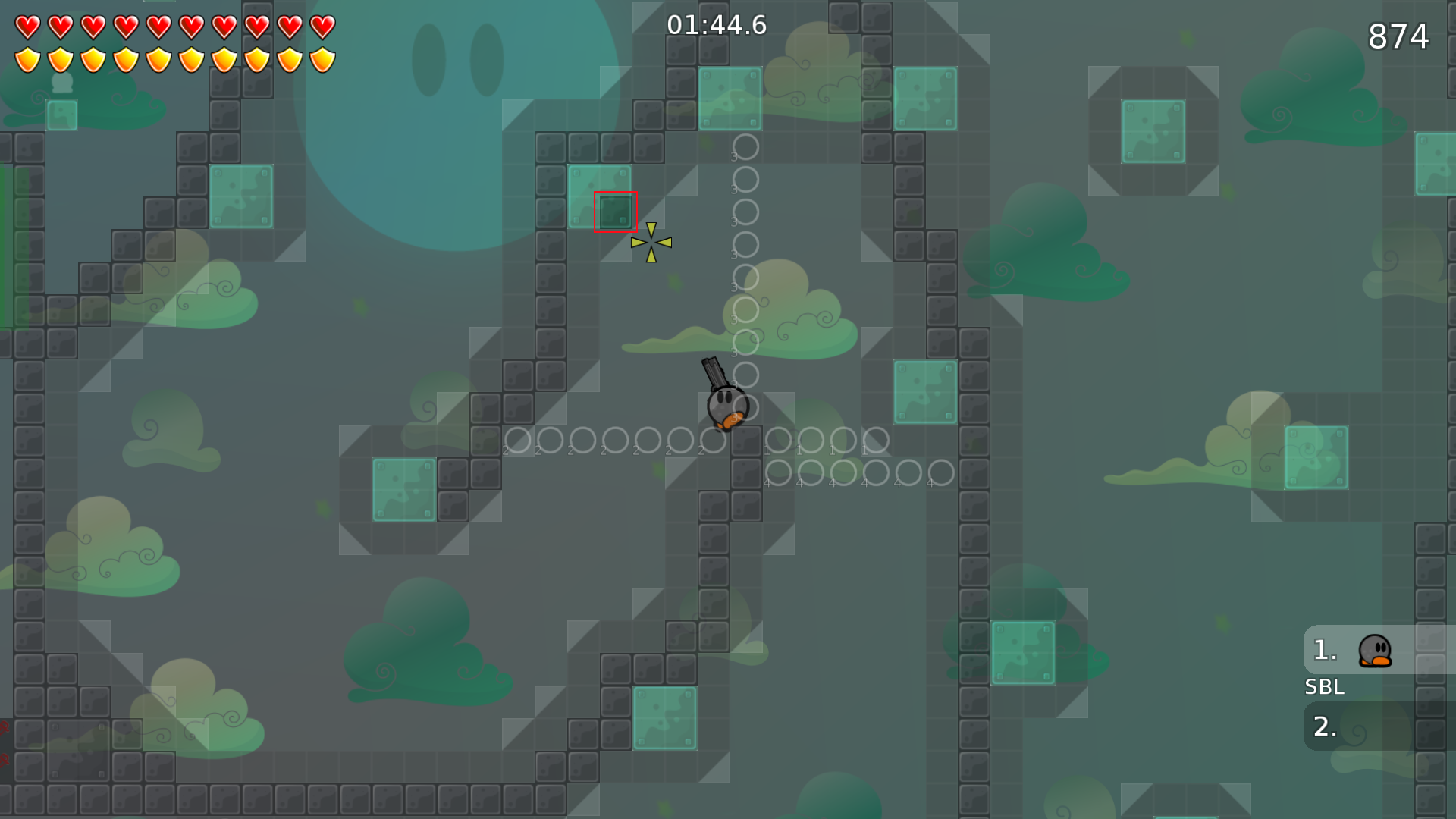Select the timer showing 01:44.6
This screenshot has height=819, width=1456.
pyautogui.click(x=717, y=24)
